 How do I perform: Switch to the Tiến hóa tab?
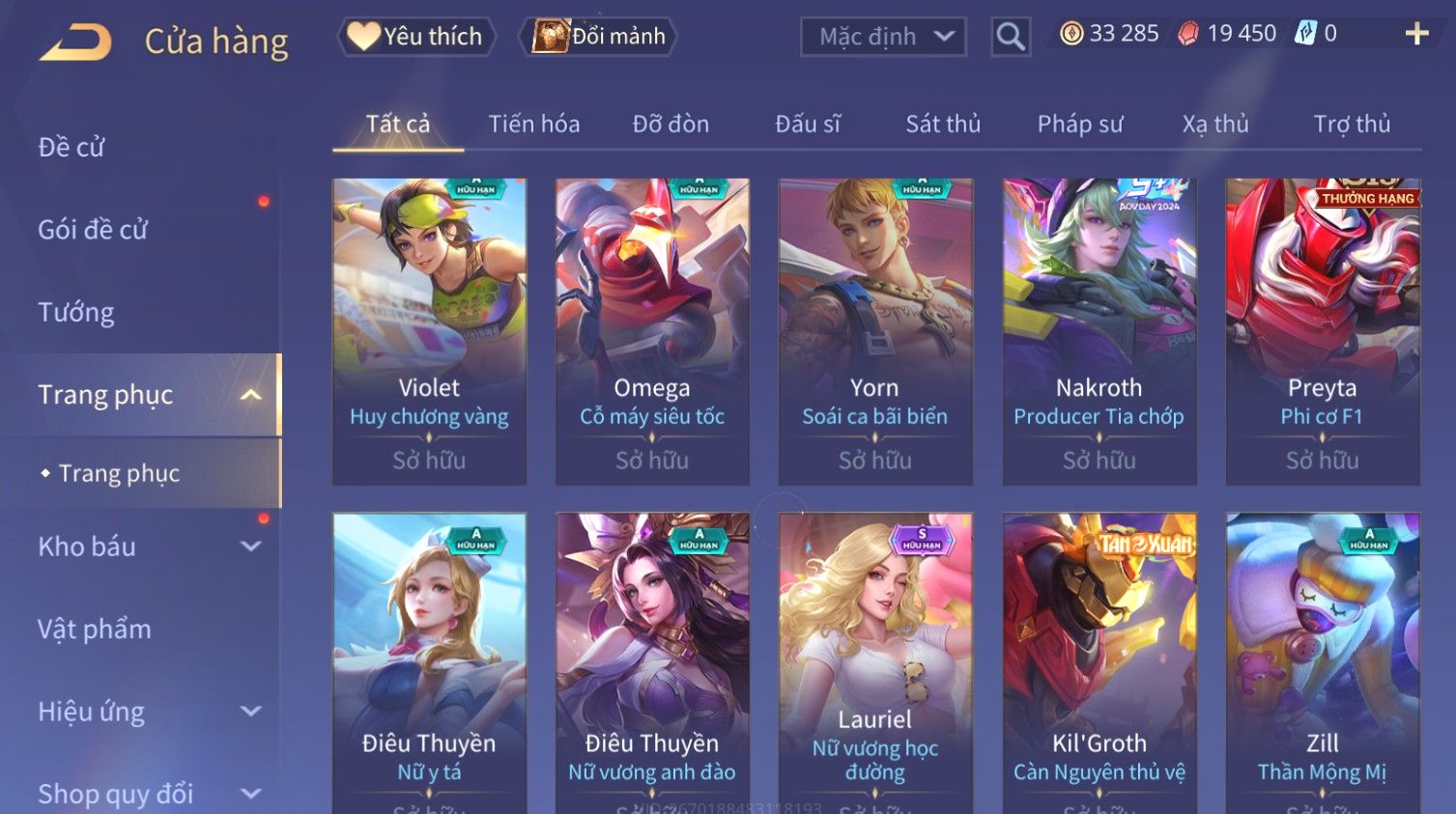533,125
